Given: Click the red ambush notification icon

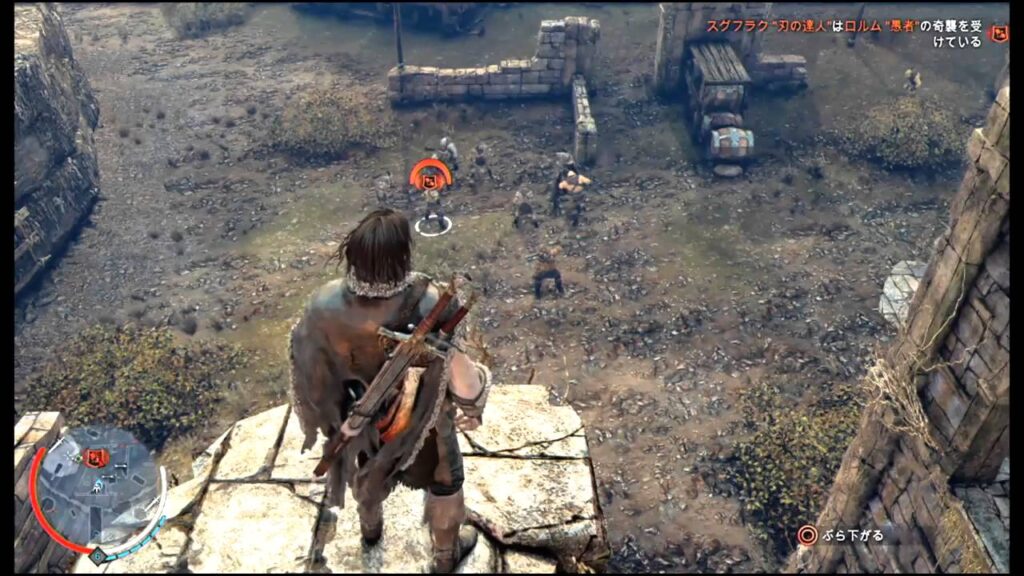Looking at the screenshot, I should coord(997,33).
